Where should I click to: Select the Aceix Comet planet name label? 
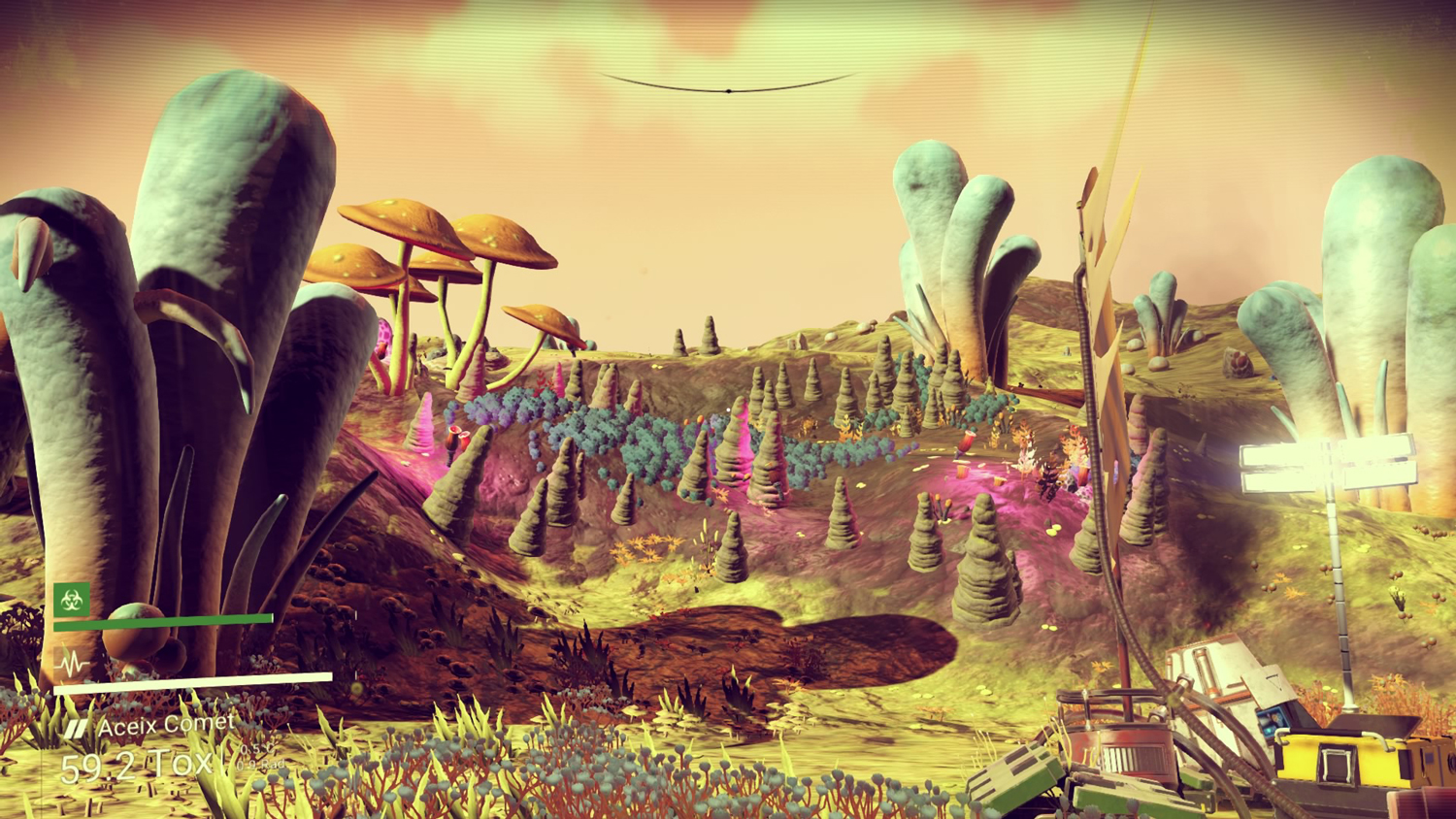coord(165,725)
